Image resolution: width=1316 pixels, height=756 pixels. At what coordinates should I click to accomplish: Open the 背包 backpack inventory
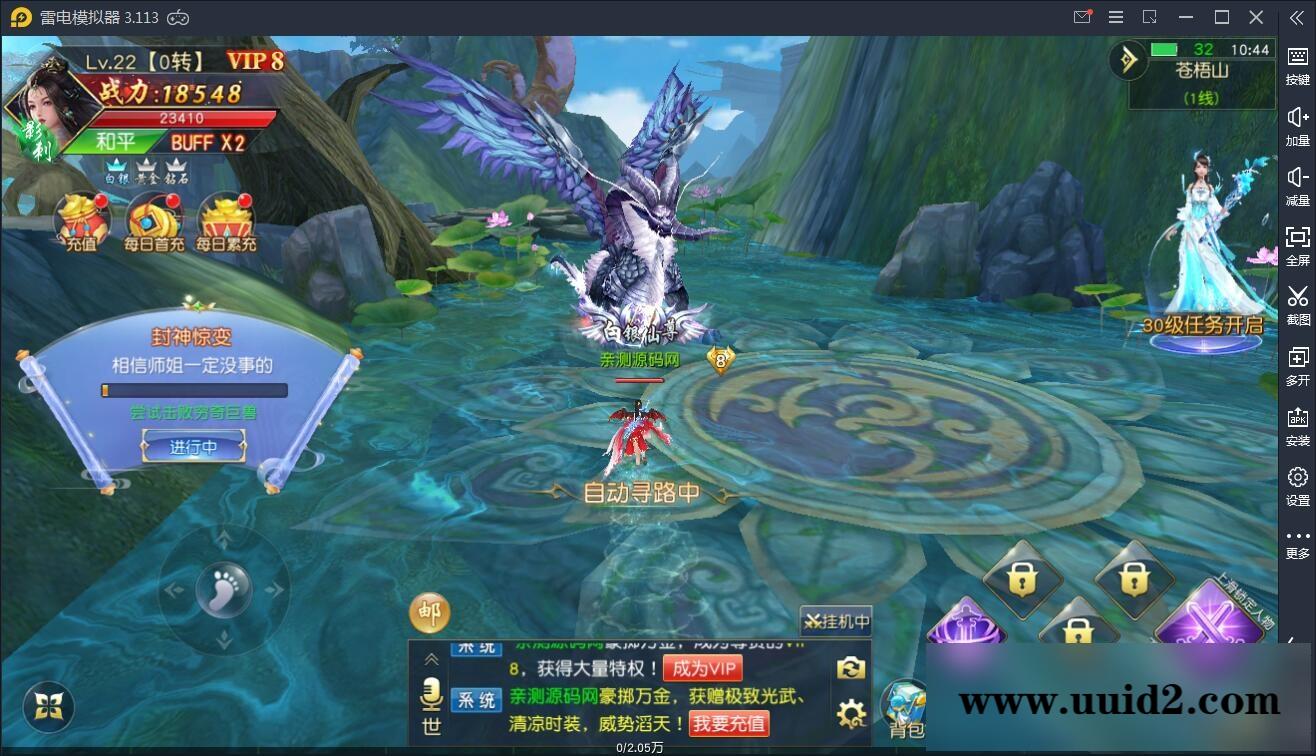[906, 710]
